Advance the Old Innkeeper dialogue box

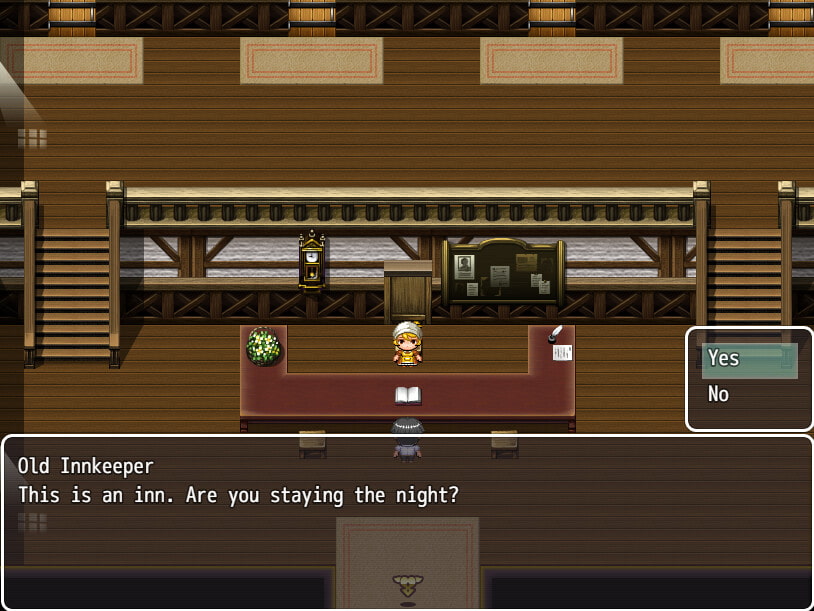click(406, 520)
